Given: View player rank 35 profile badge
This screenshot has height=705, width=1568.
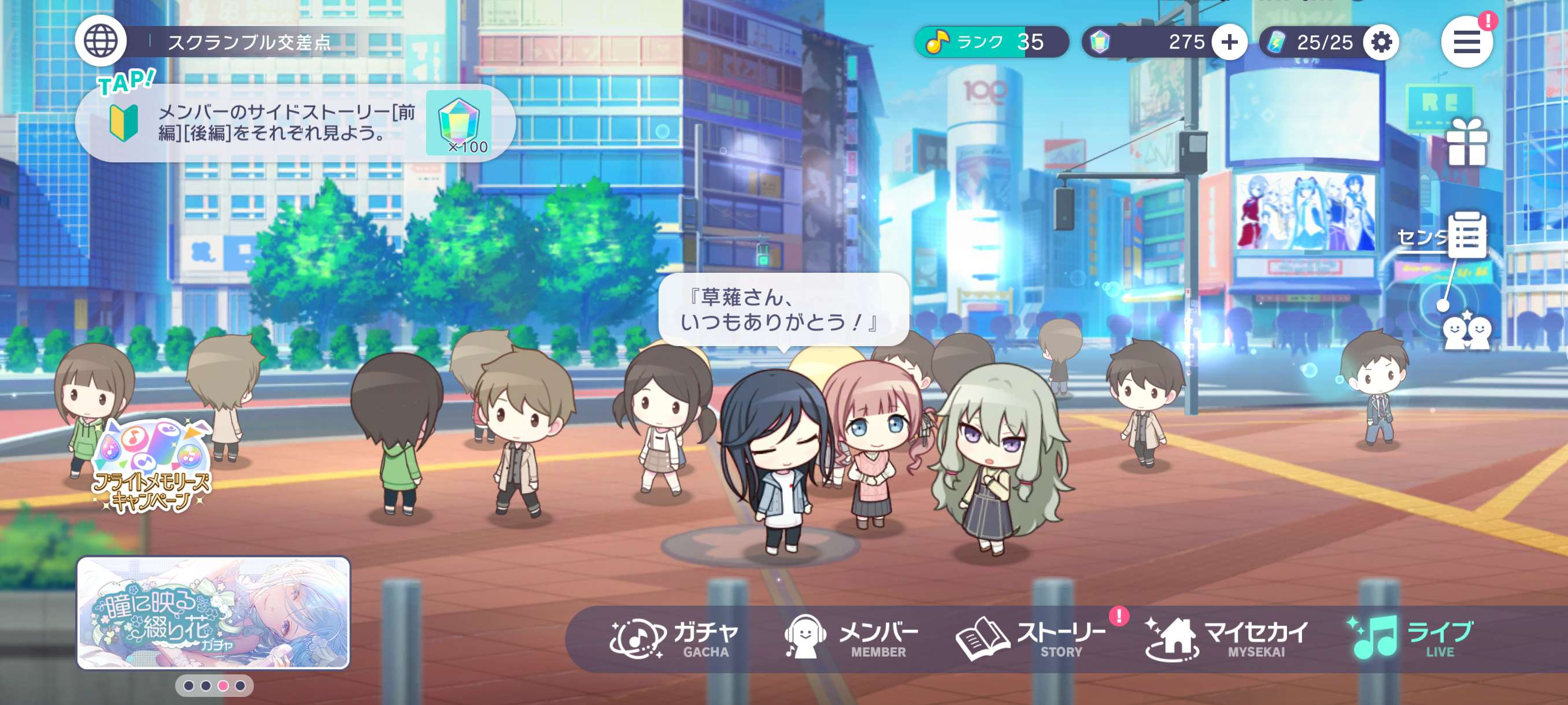Looking at the screenshot, I should pos(990,42).
